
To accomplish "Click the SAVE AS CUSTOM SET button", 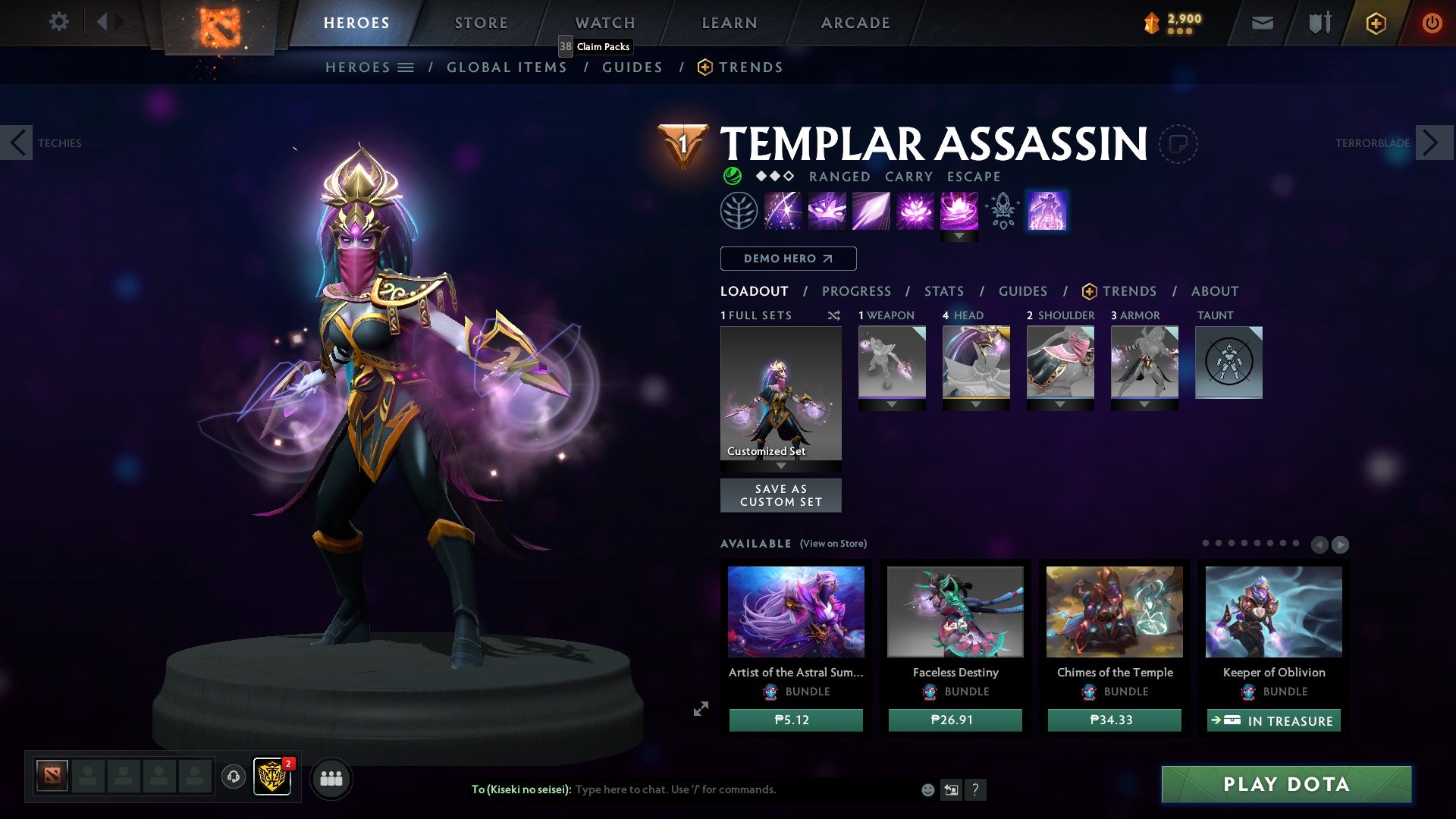I will coord(780,495).
